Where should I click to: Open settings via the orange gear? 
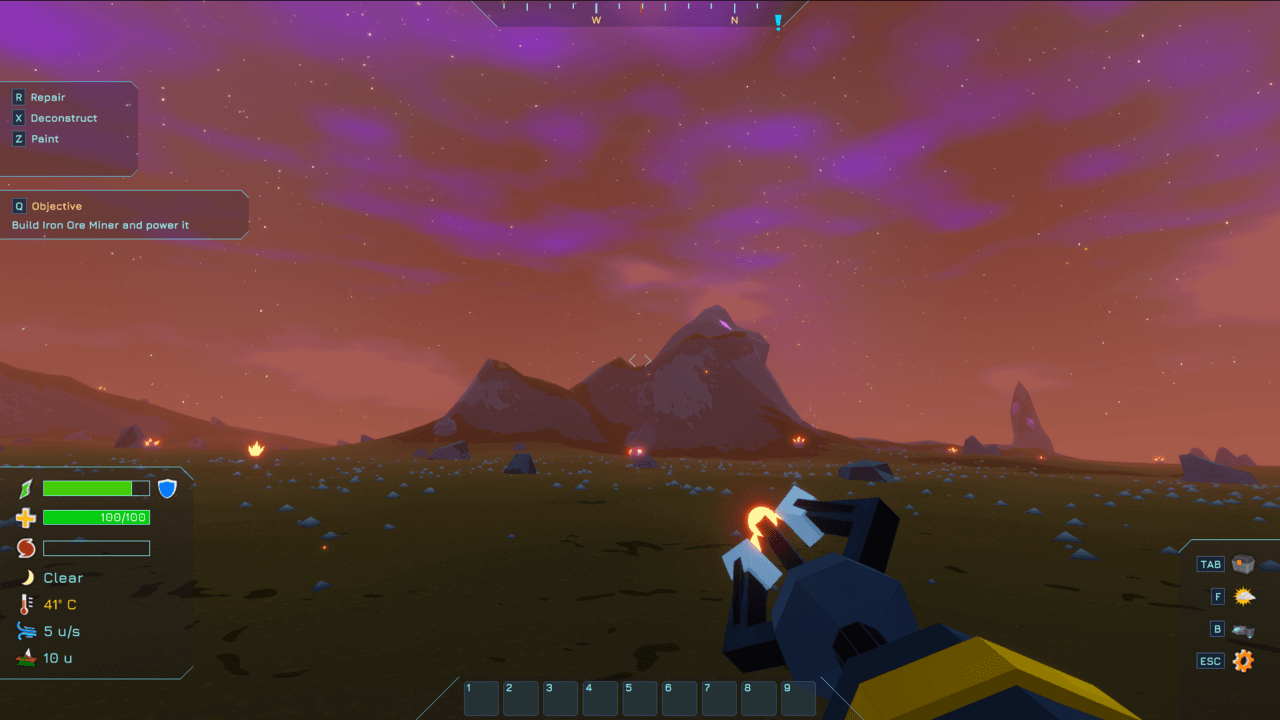(x=1243, y=661)
